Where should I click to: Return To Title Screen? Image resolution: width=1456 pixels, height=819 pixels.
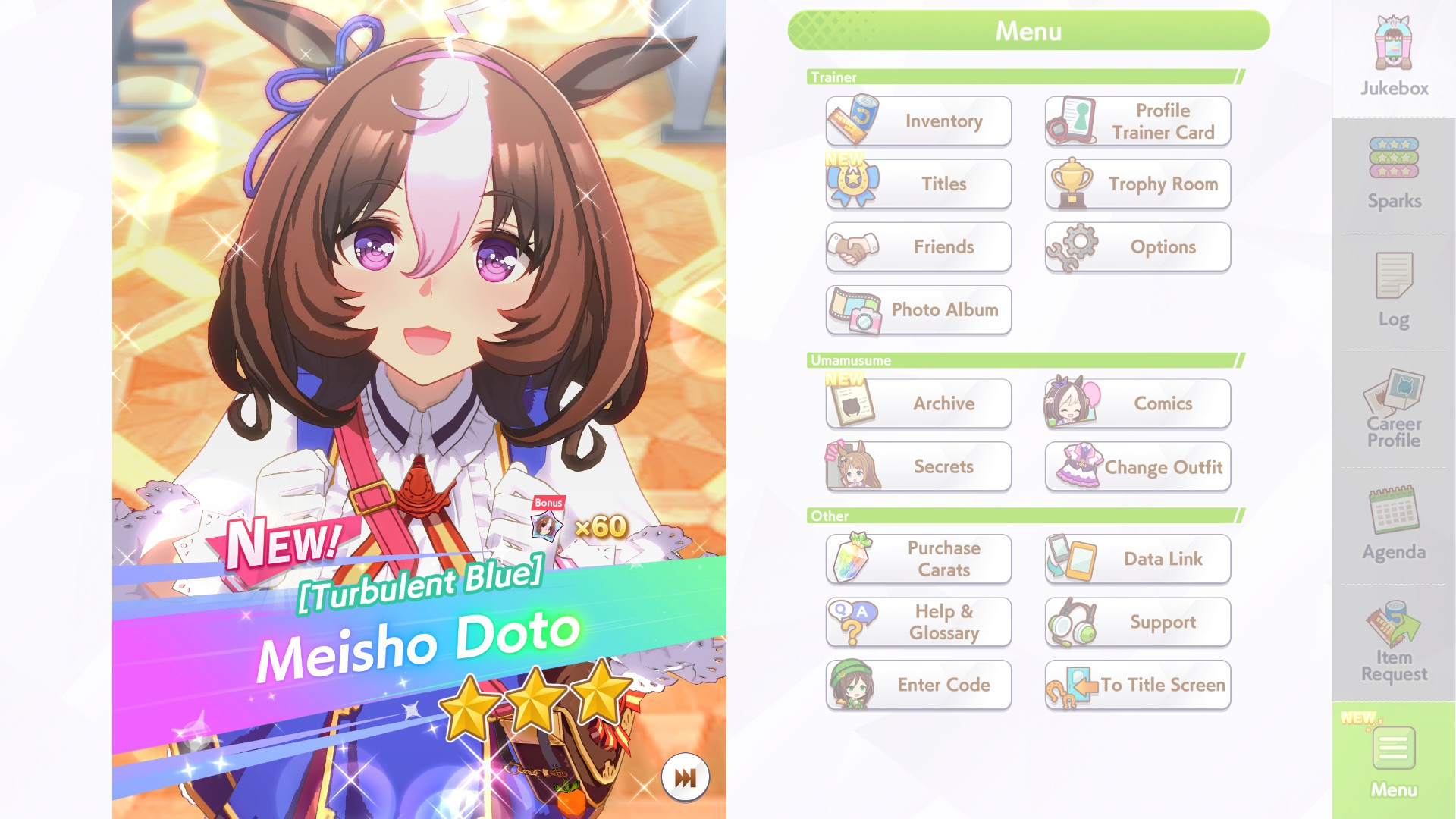pos(1137,685)
